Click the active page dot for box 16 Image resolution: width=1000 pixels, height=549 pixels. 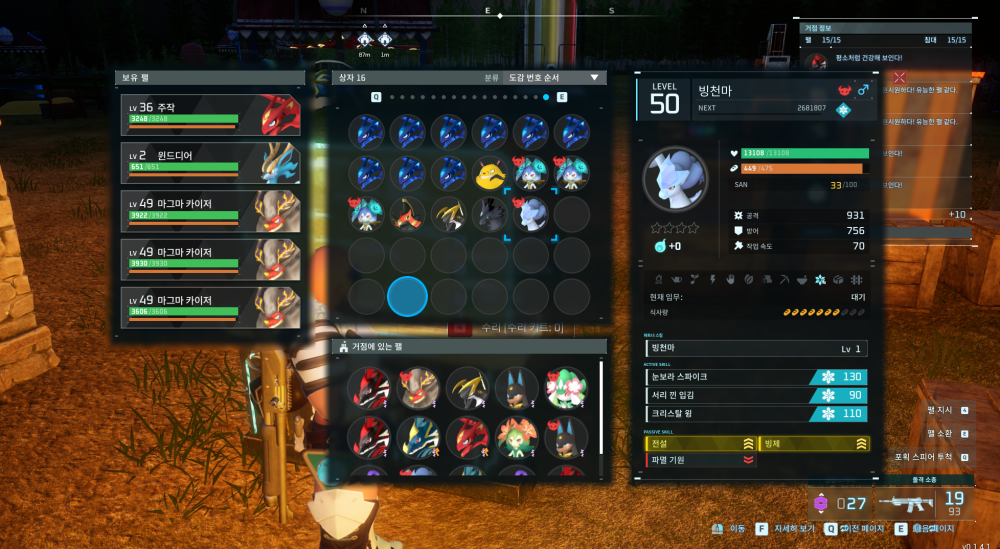pos(546,97)
